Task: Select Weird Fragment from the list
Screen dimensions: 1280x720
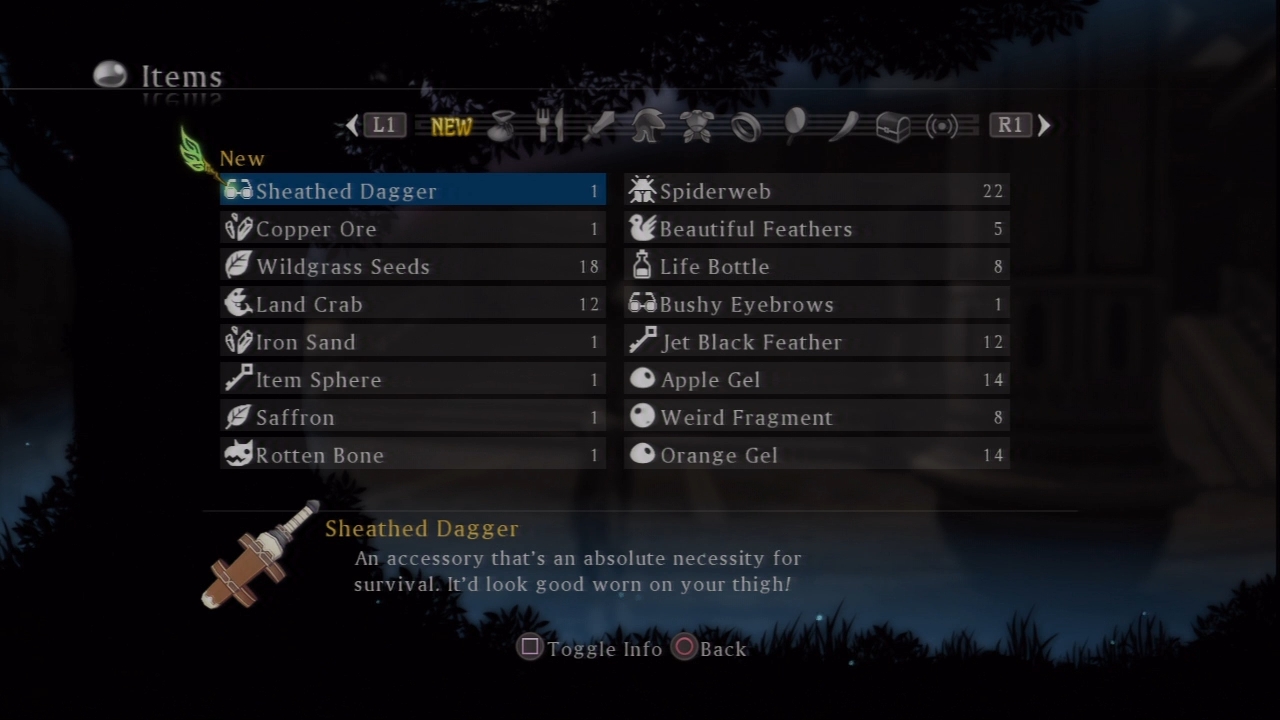Action: click(x=816, y=417)
